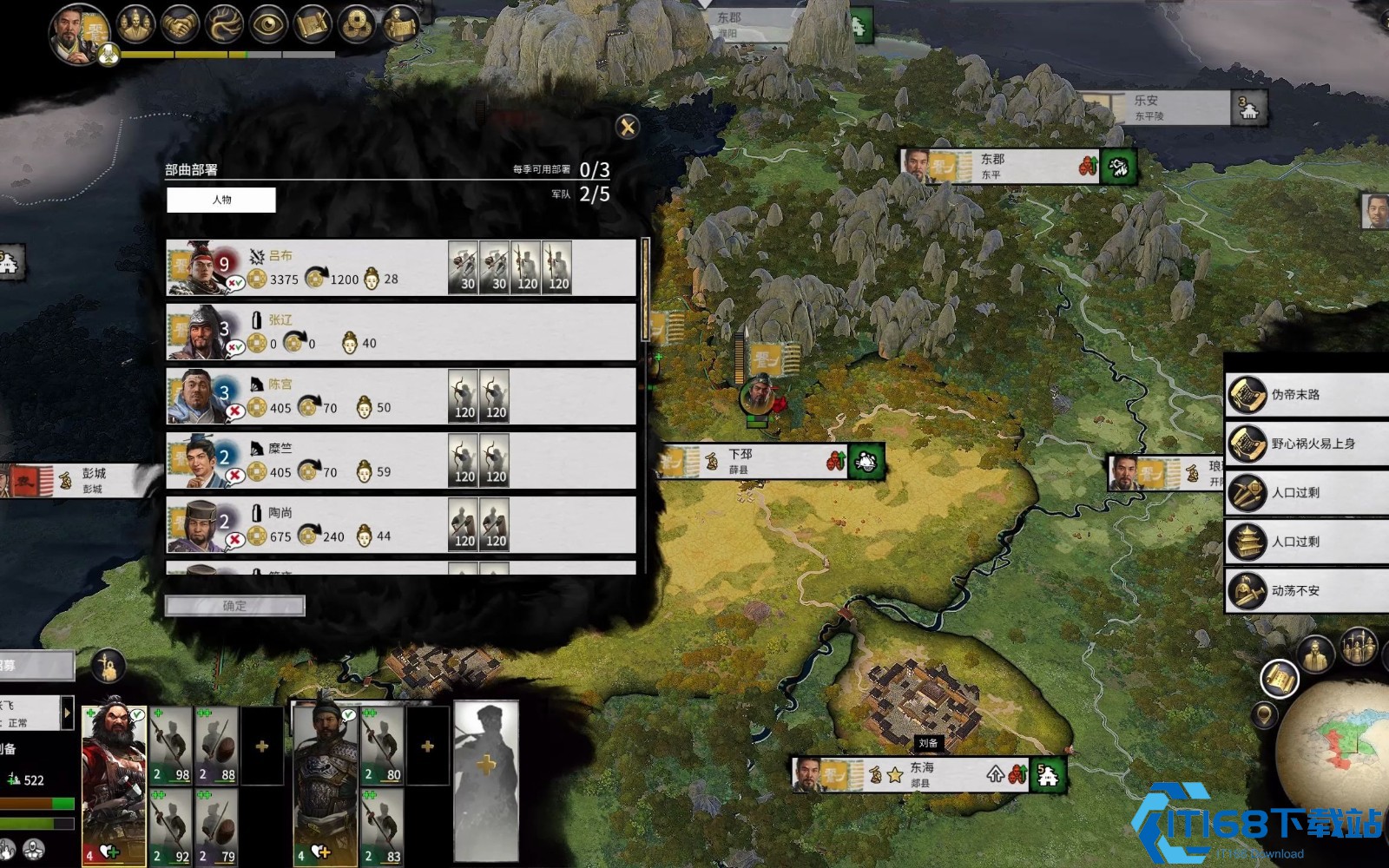The image size is (1389, 868).
Task: Open the eye-shaped spy panel icon
Action: click(268, 24)
